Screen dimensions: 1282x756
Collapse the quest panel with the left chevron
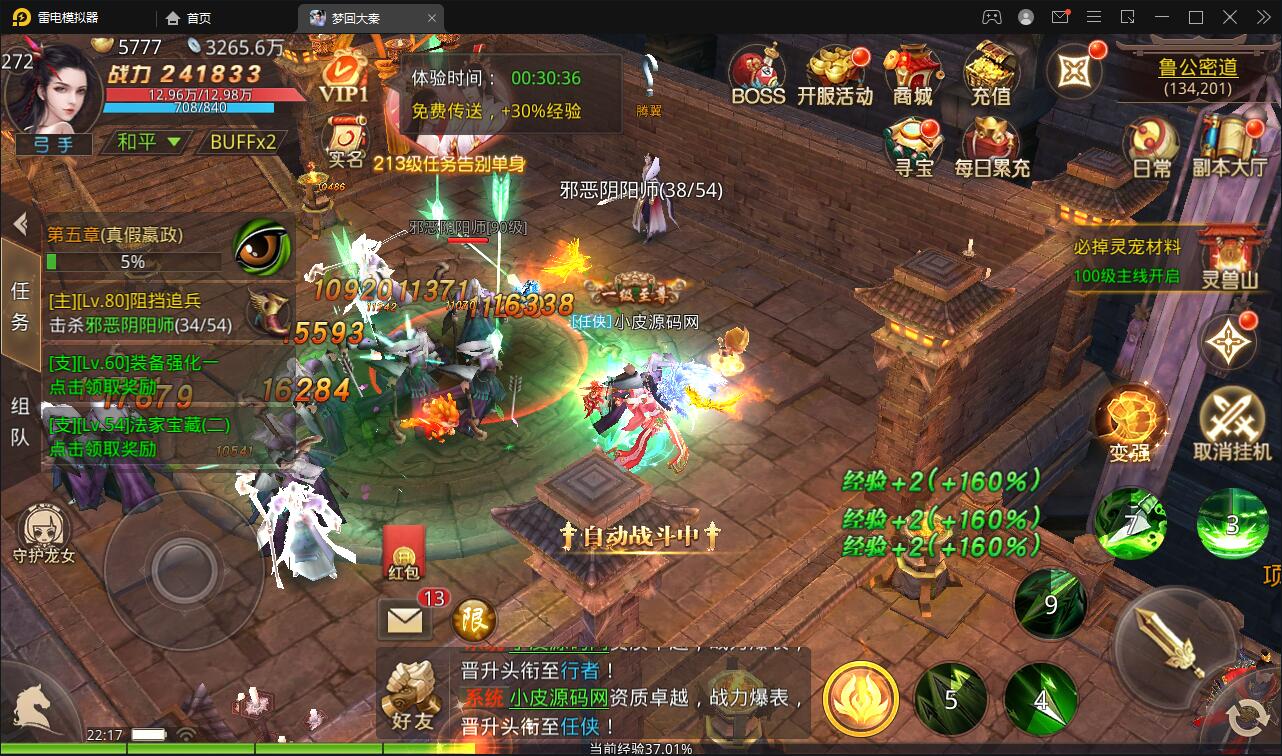pyautogui.click(x=19, y=224)
